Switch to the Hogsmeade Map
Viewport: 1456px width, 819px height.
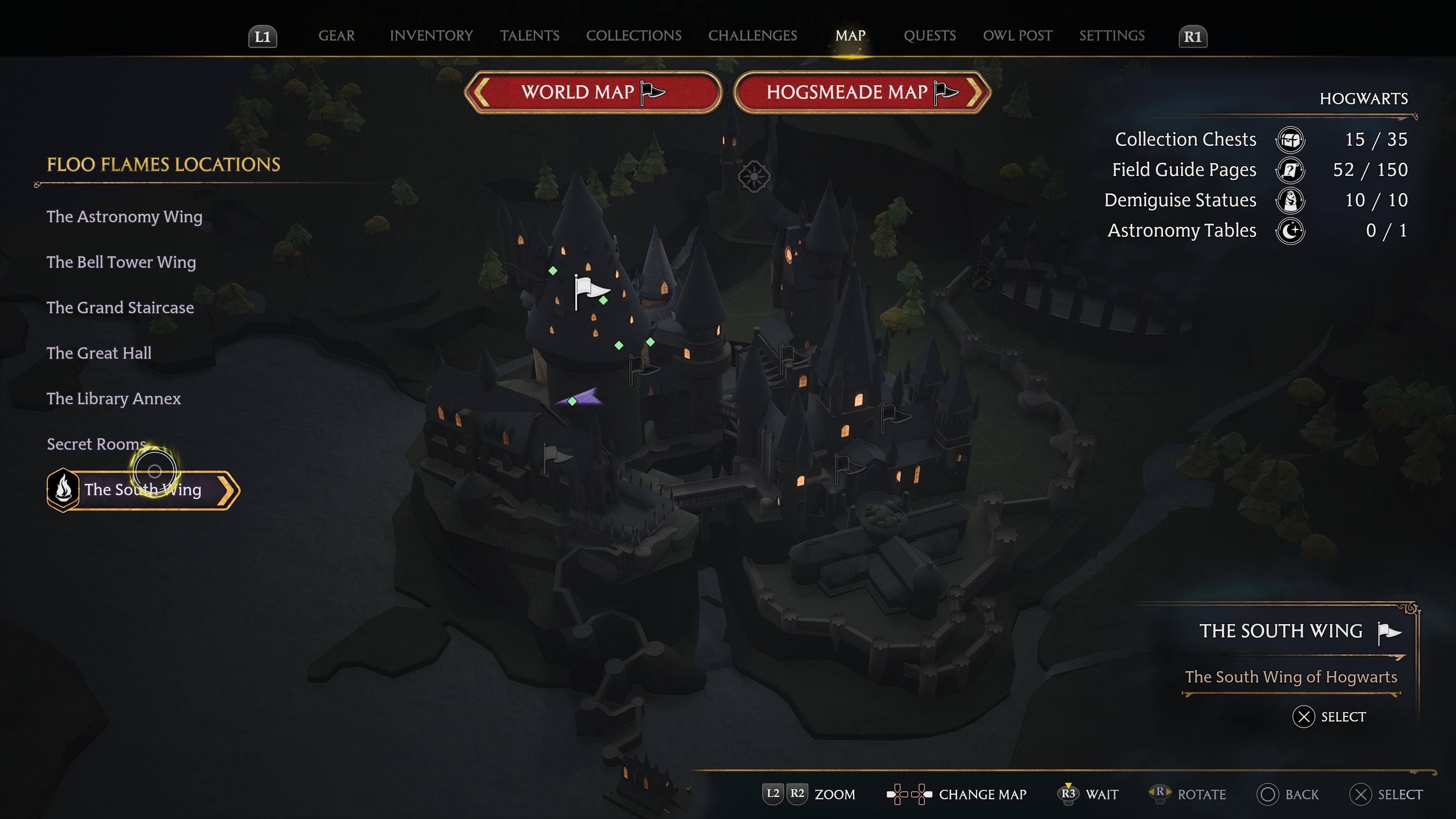[861, 92]
